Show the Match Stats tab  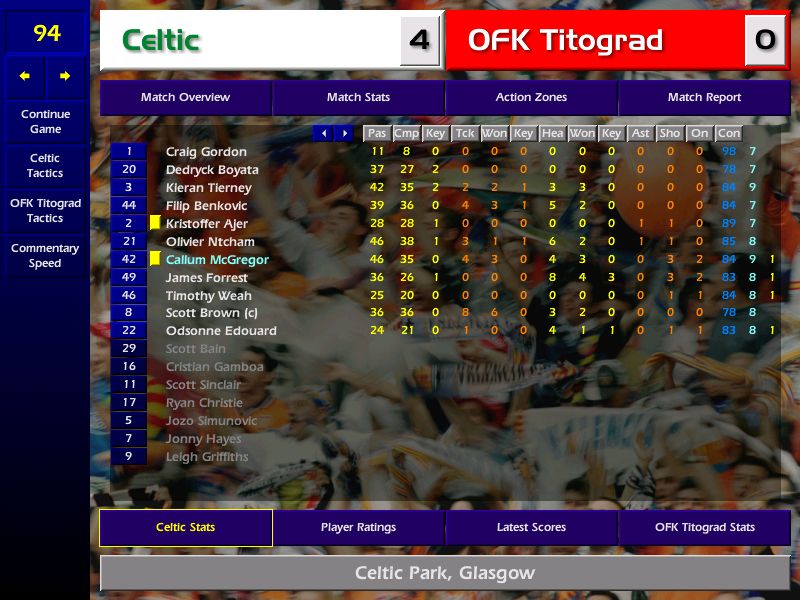[358, 97]
